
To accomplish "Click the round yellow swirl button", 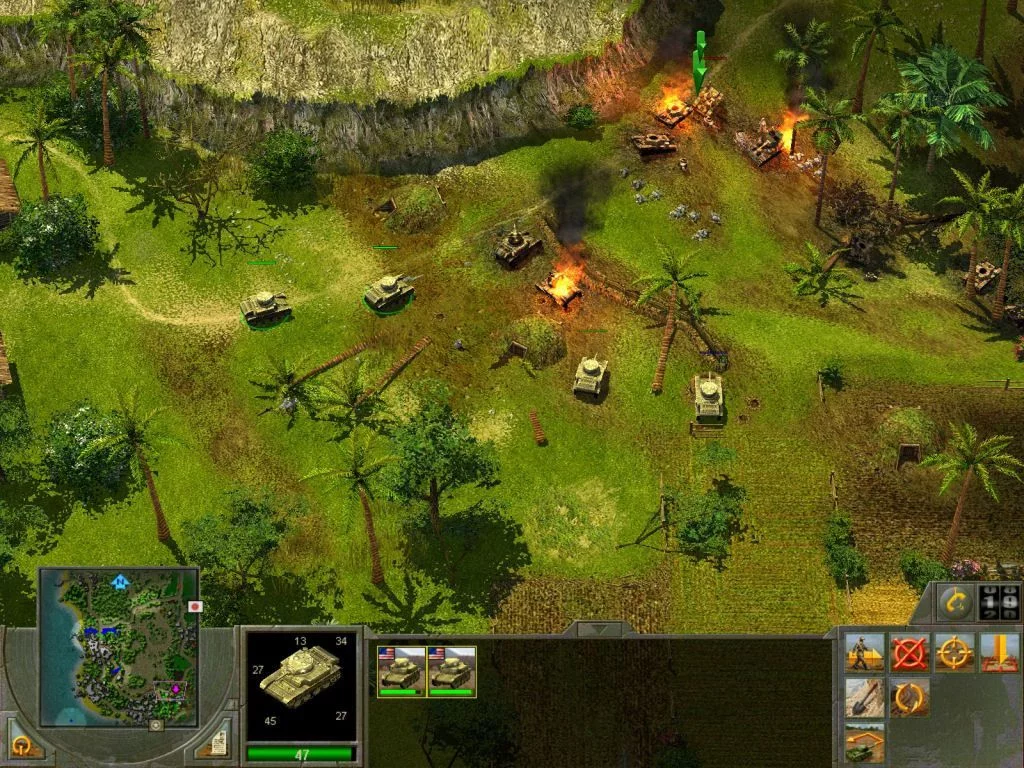I will tap(955, 602).
